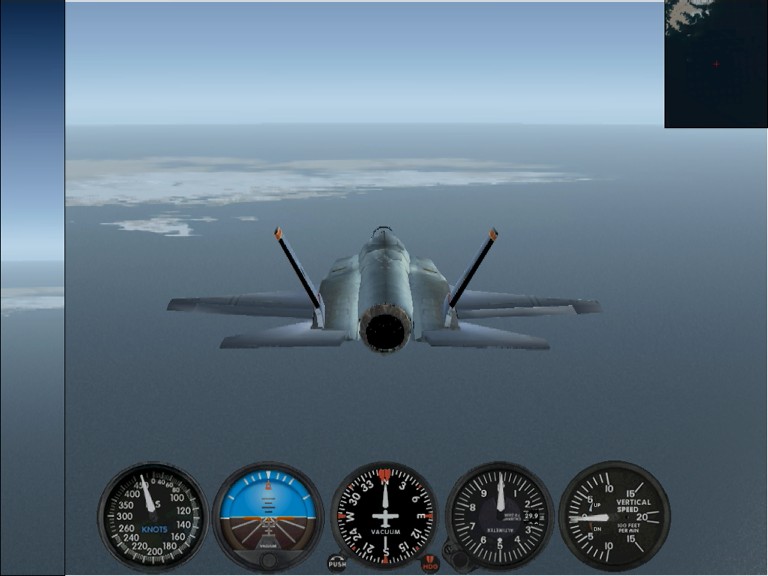Click the heading gyro PUSH knob
Viewport: 768px width, 576px height.
[x=337, y=563]
